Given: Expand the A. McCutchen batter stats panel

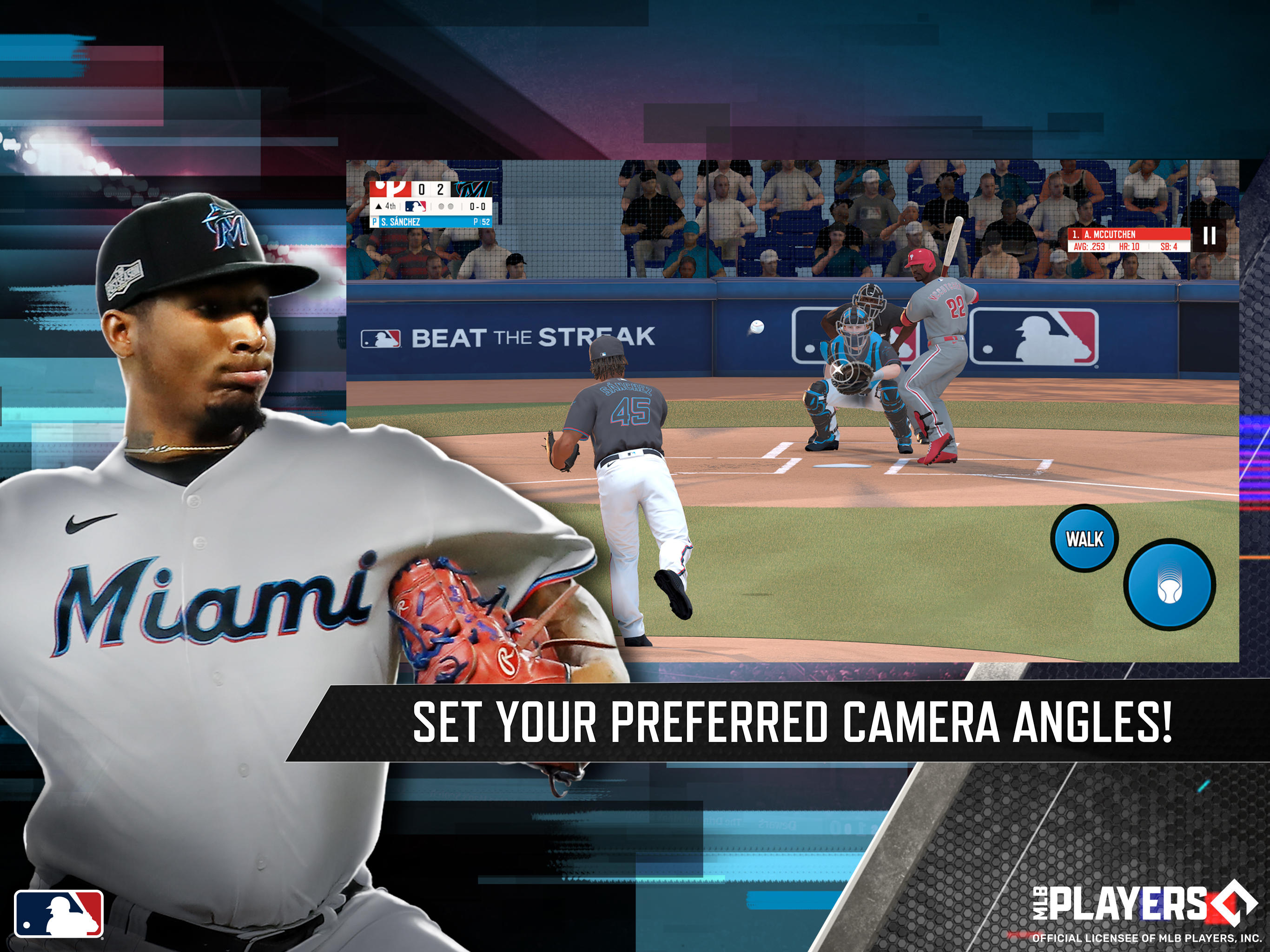Looking at the screenshot, I should (x=1109, y=234).
